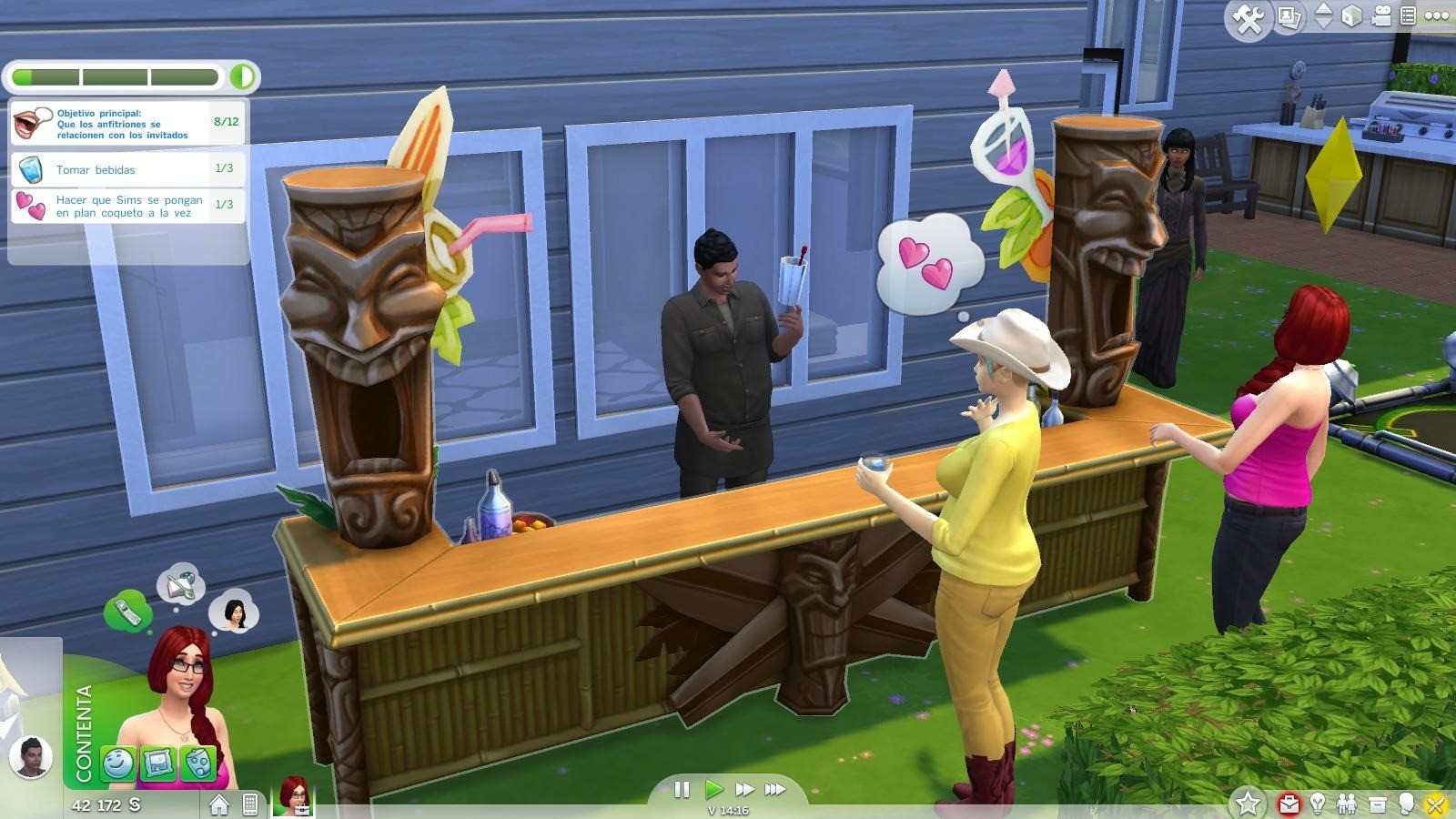Toggle the wall cutaway view cube icon
1456x819 pixels.
point(1352,16)
